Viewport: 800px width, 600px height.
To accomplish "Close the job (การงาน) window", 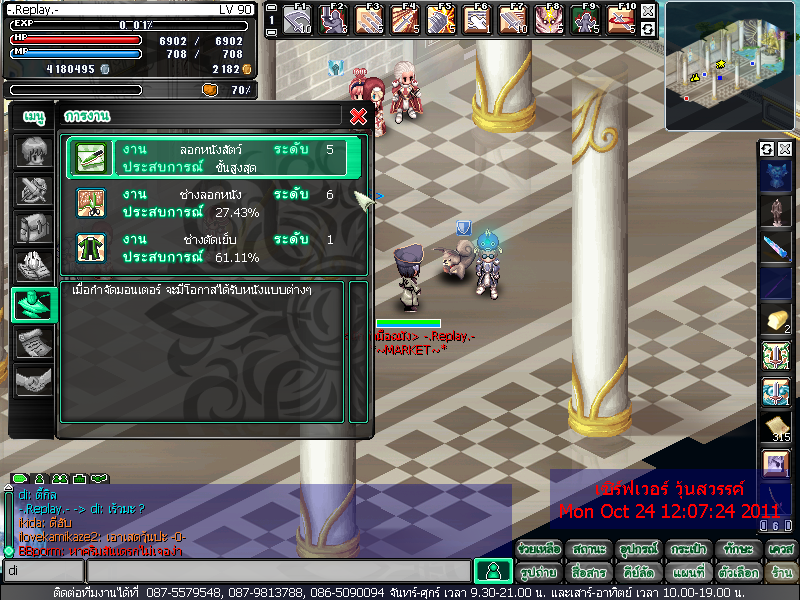I will (x=358, y=116).
